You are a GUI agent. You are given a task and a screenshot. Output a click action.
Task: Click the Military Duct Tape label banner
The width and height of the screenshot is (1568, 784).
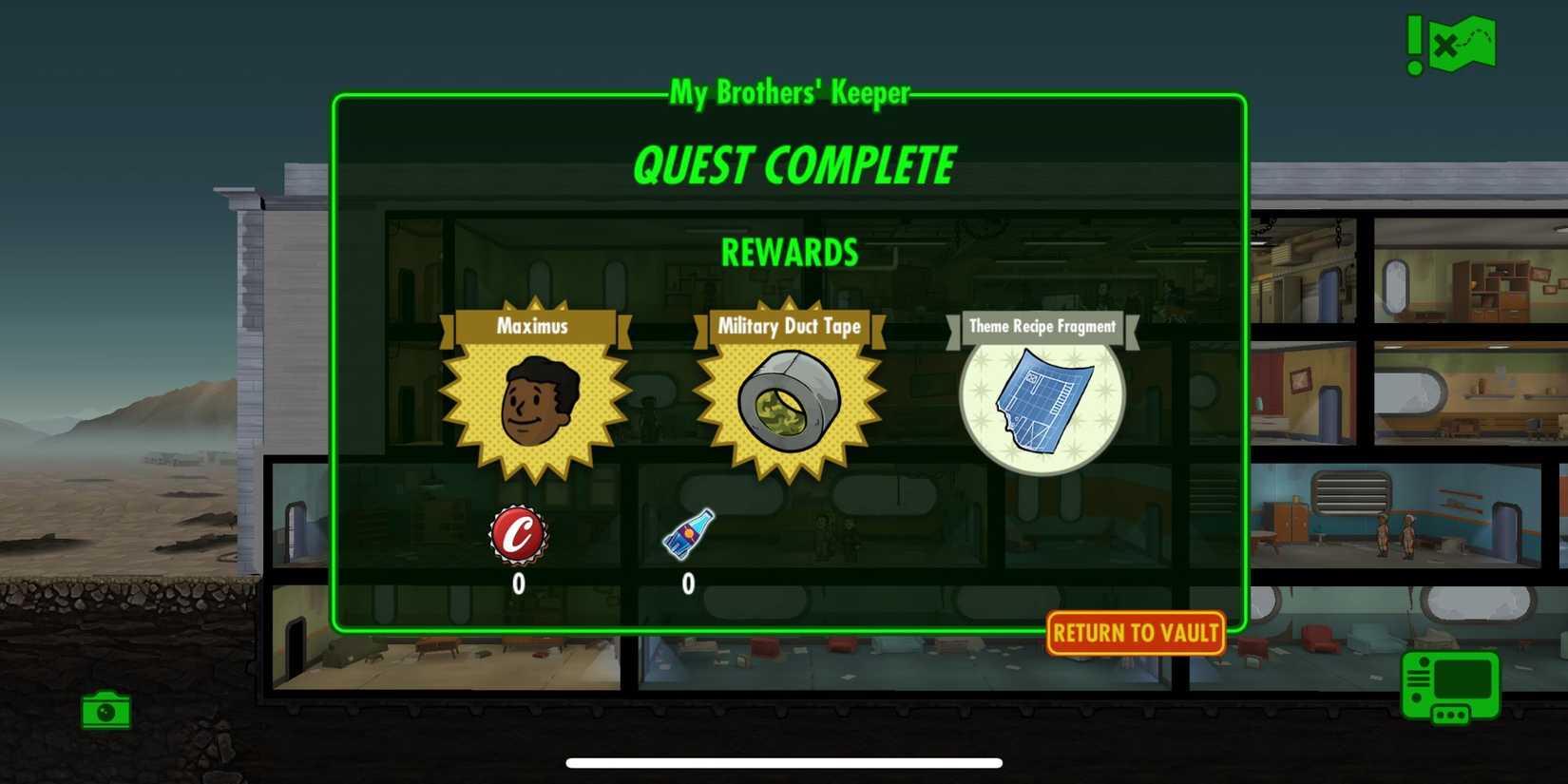[x=789, y=327]
